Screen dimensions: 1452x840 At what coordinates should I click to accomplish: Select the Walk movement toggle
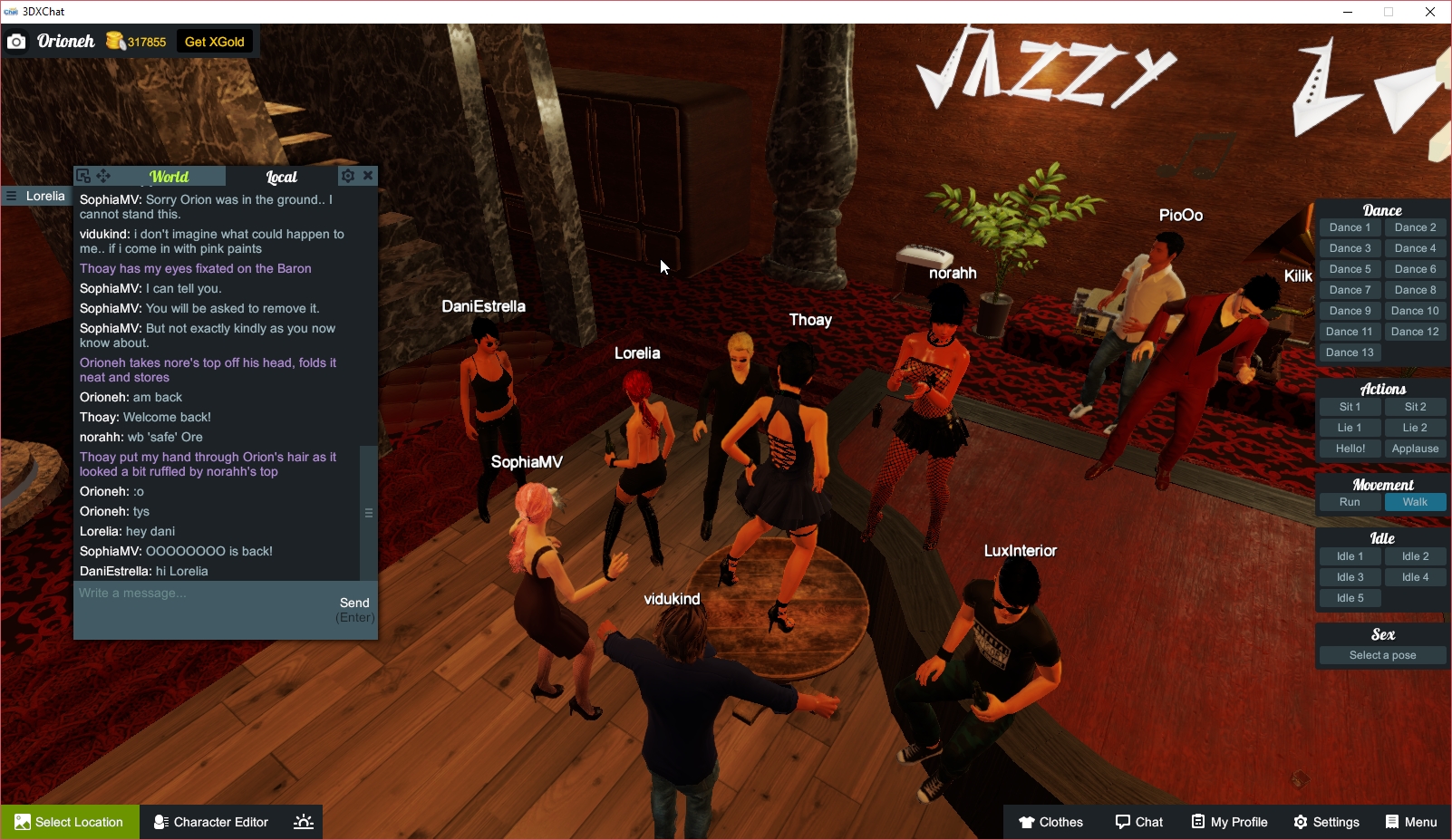click(1415, 502)
